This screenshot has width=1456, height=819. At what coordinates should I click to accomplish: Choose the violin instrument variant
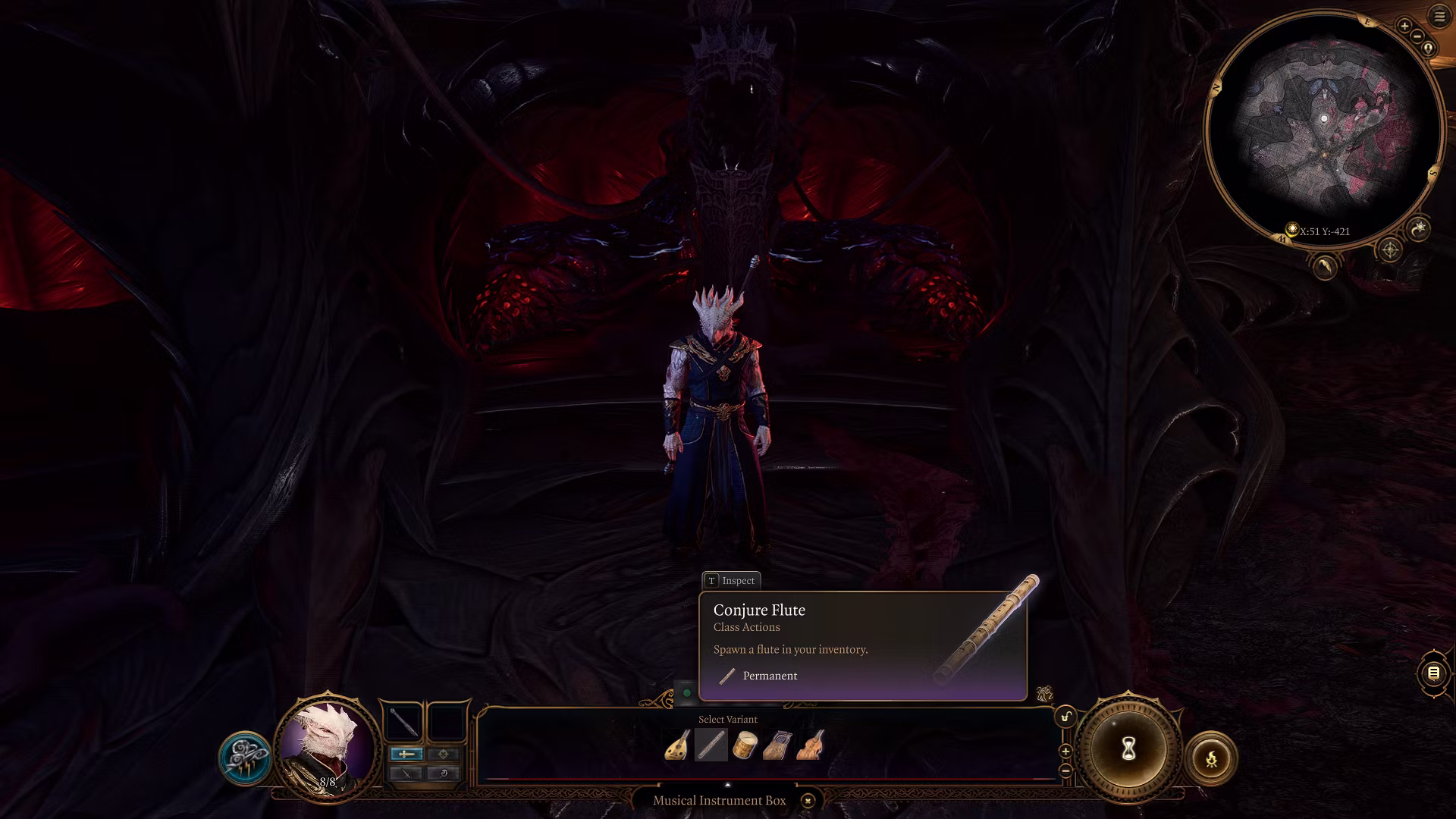click(x=811, y=745)
